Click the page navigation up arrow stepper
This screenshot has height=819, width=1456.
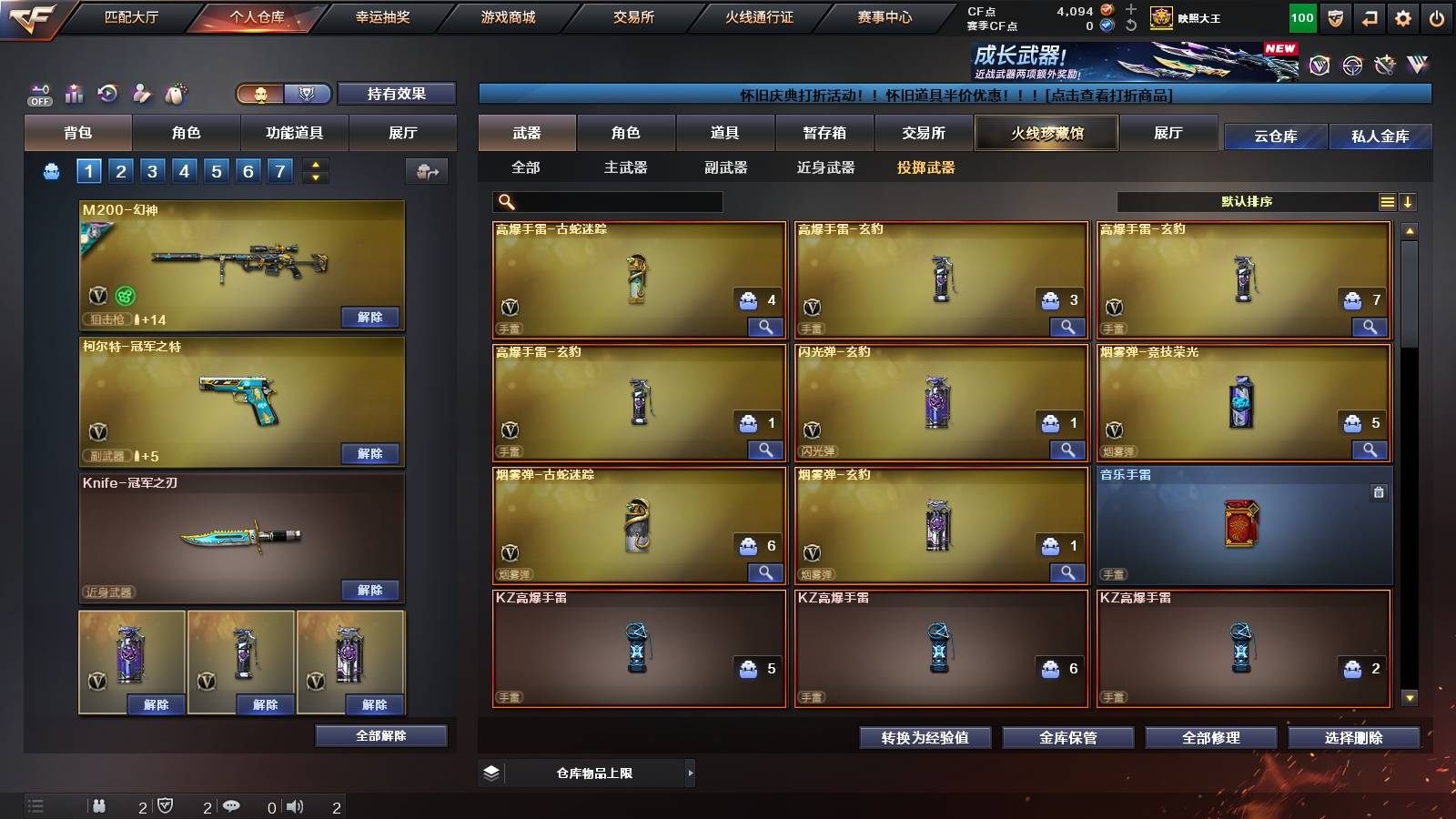coord(314,164)
